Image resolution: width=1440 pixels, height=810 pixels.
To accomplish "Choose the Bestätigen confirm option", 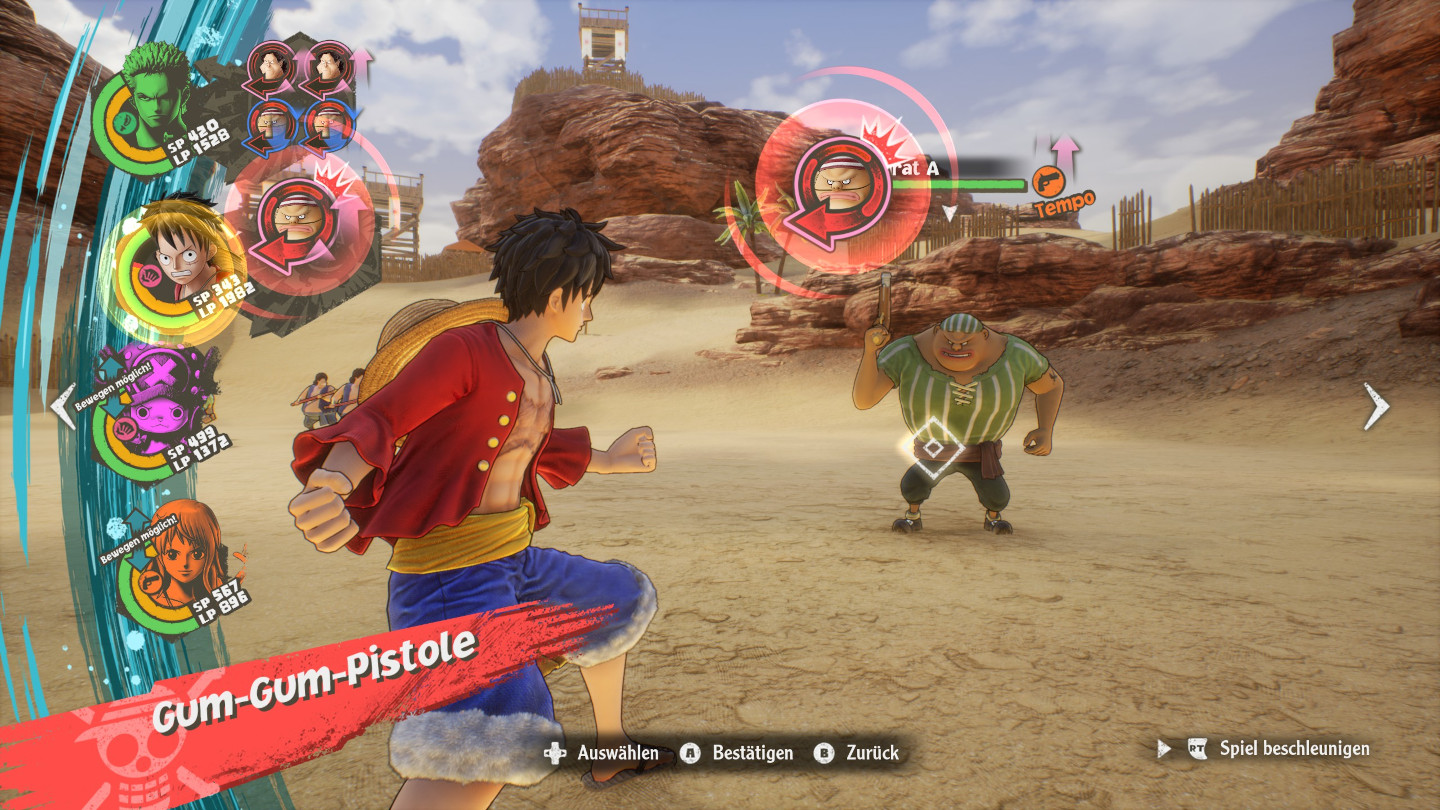I will pos(738,753).
